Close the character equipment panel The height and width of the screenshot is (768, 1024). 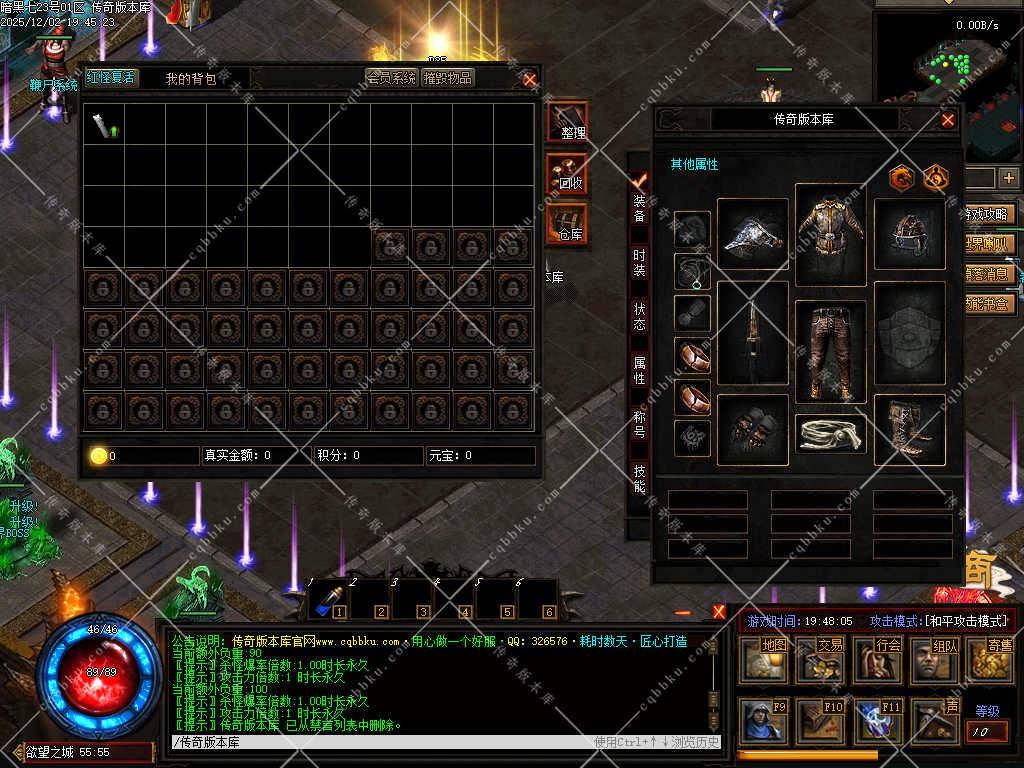tap(947, 120)
